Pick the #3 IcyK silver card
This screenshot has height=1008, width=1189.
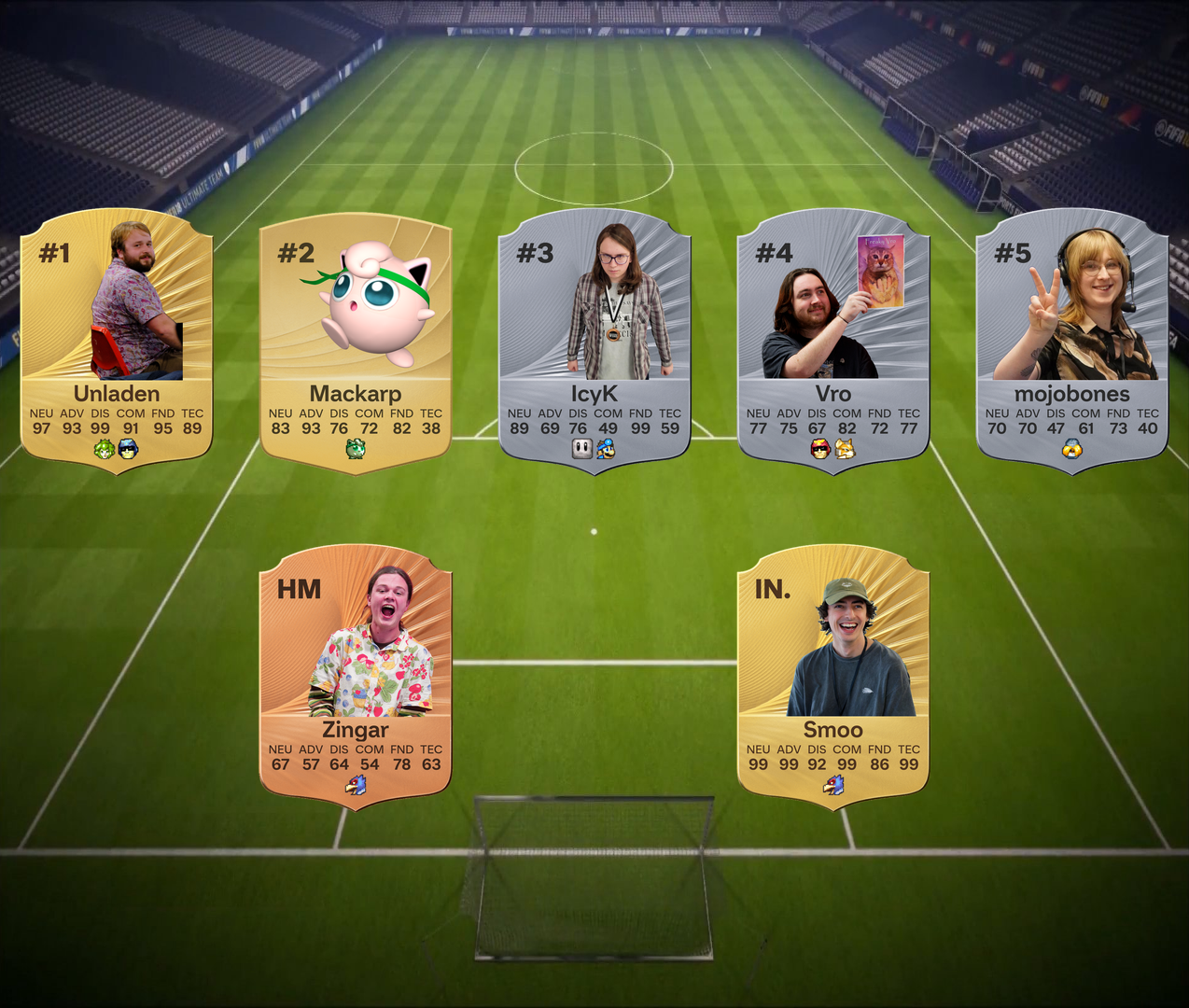click(x=594, y=341)
